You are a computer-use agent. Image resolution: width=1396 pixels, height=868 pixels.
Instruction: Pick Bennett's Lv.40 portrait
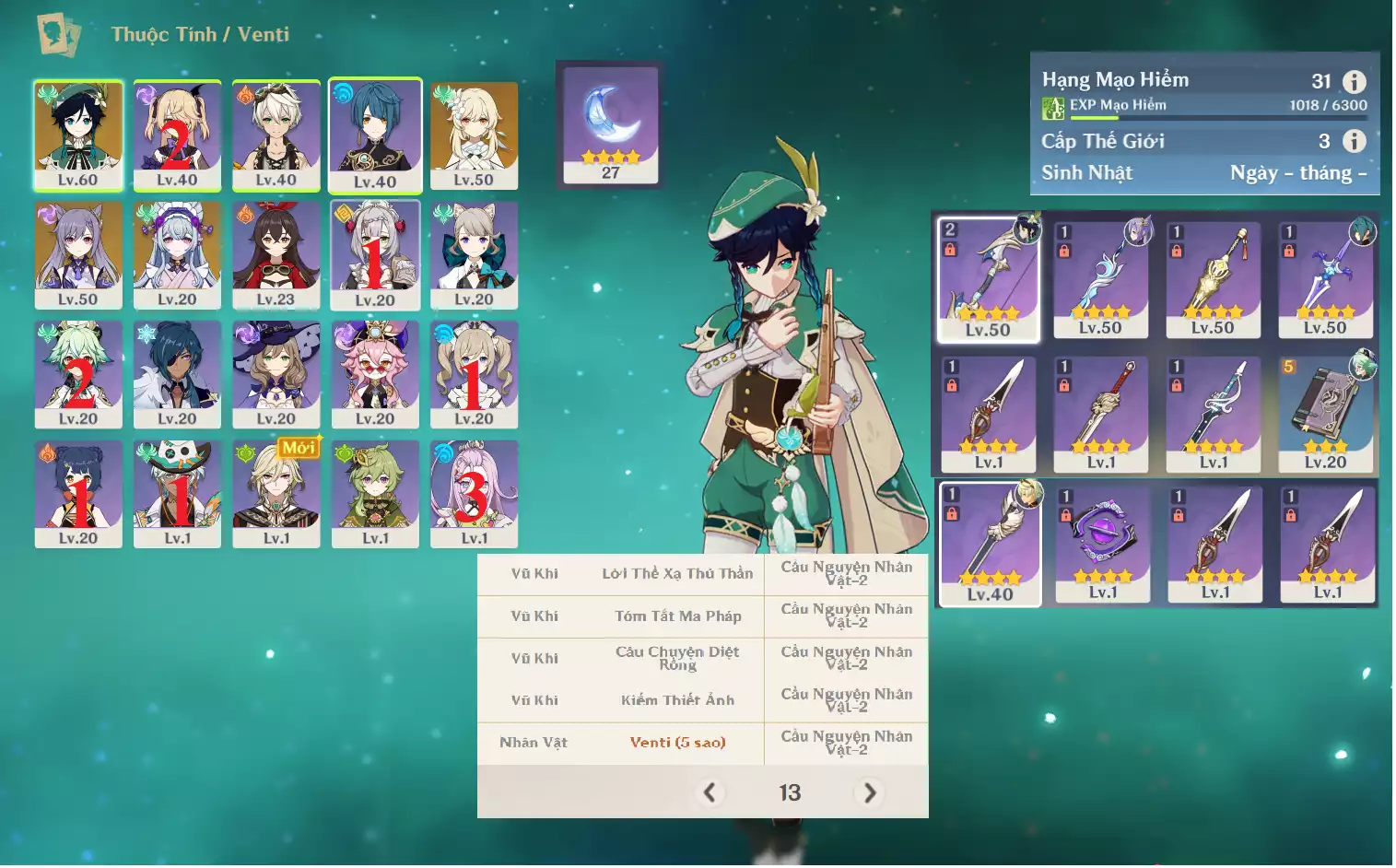point(276,135)
